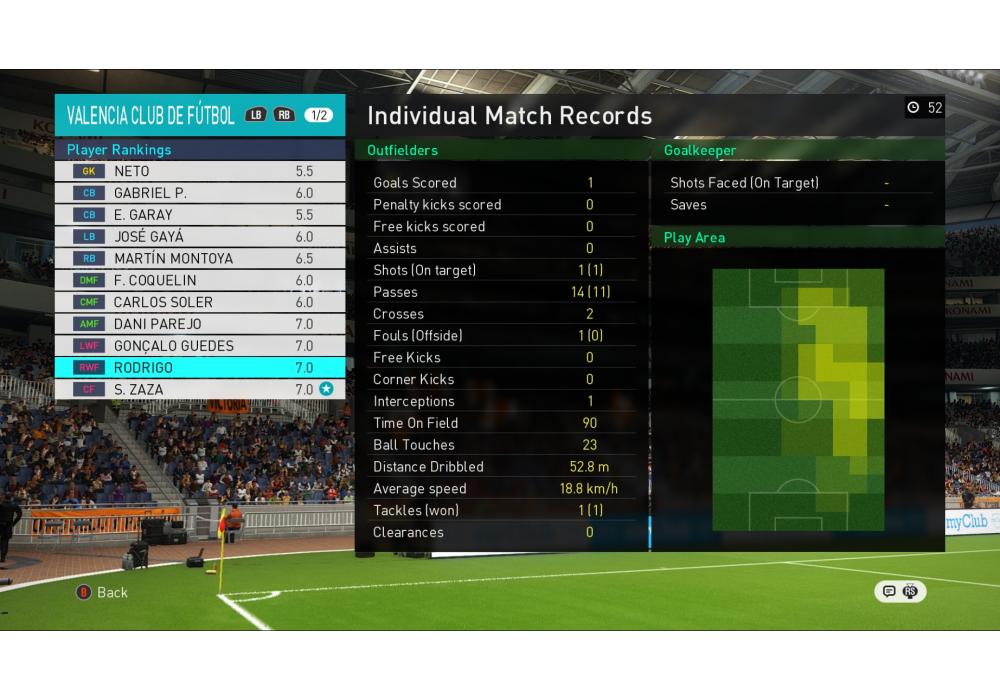
Task: Choose GABRIEL P. from the list
Action: (x=200, y=193)
